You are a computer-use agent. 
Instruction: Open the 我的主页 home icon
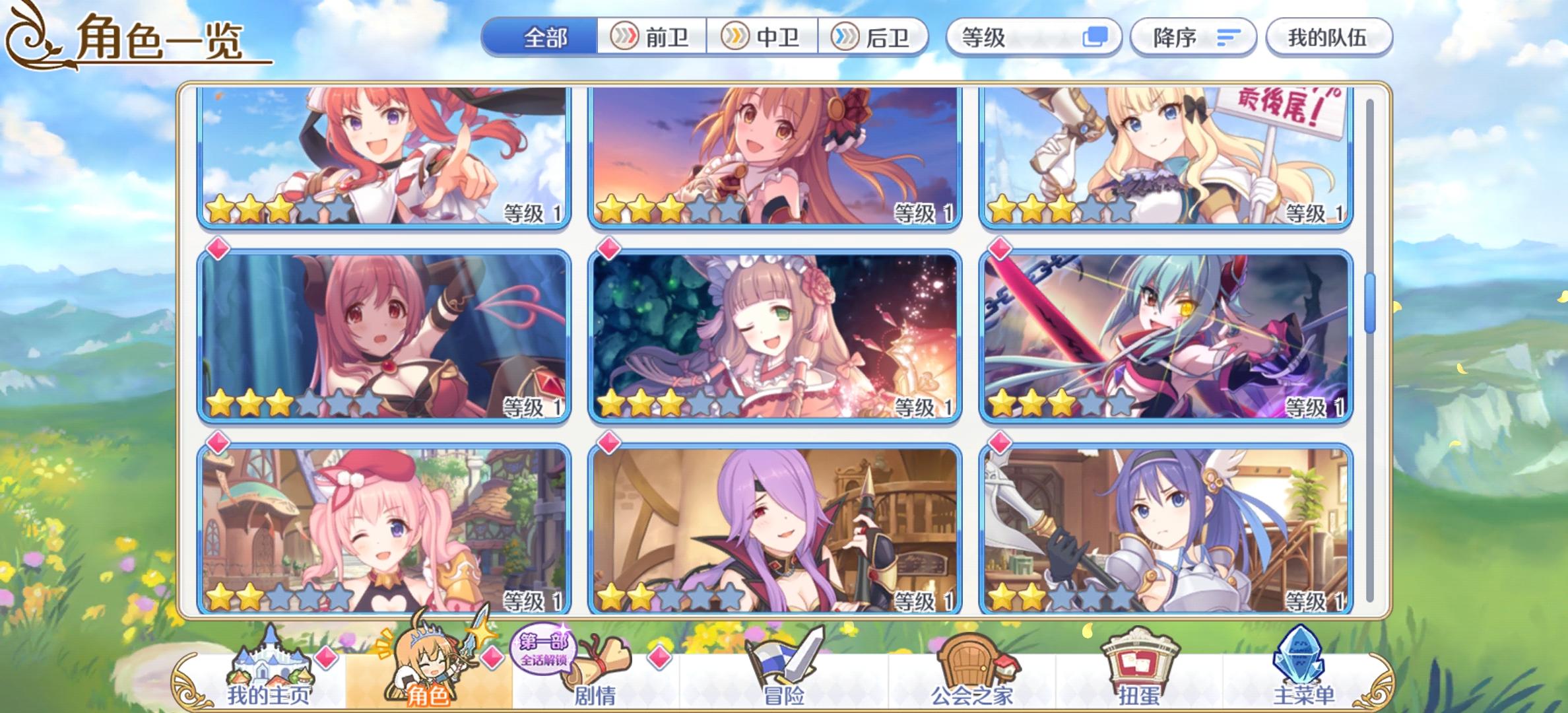pos(273,663)
